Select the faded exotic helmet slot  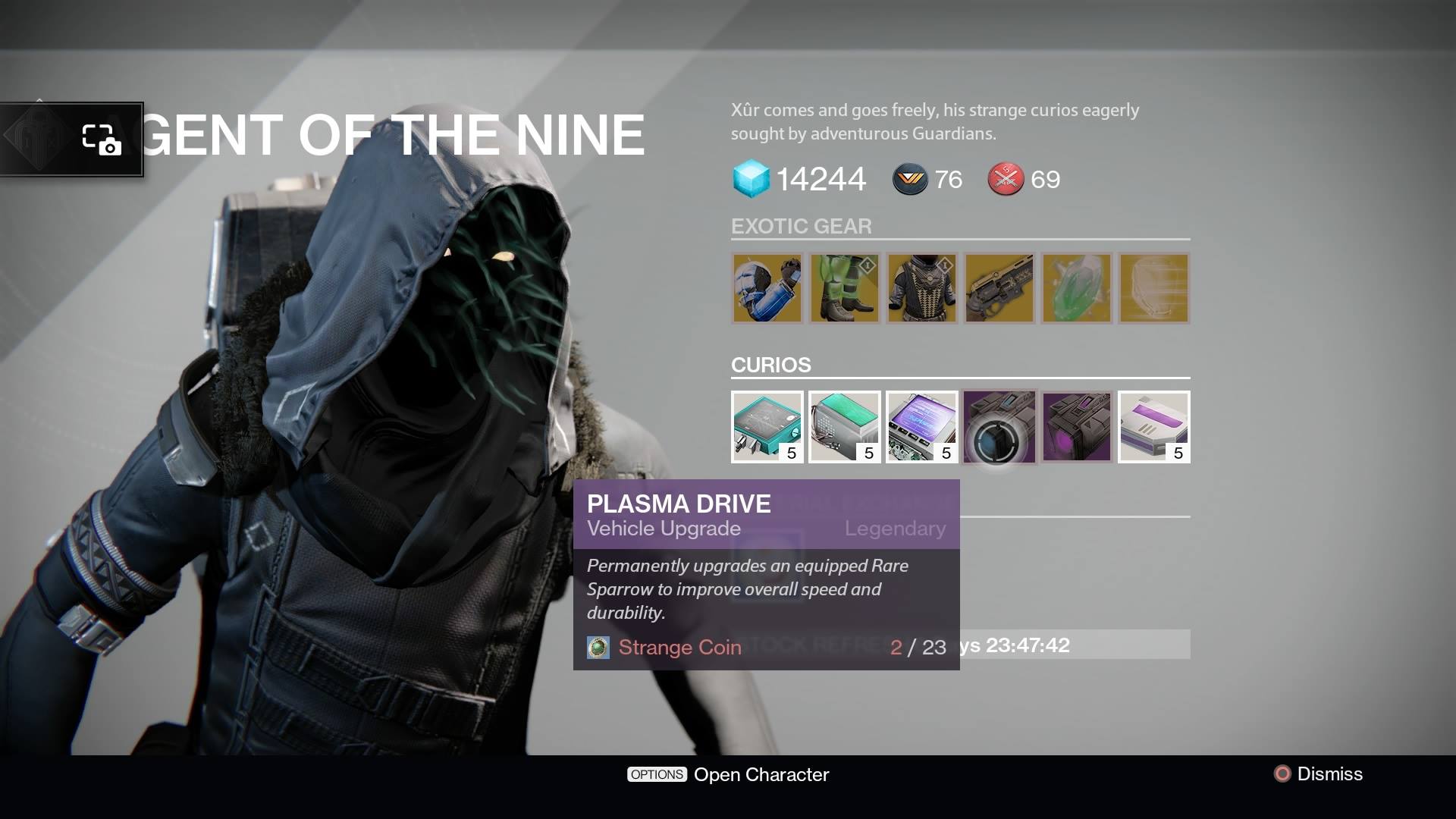[1154, 288]
